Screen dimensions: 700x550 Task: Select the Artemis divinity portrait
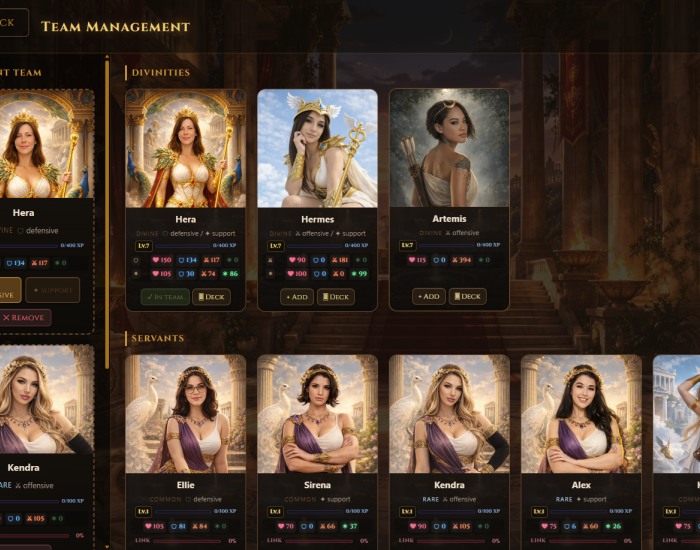pyautogui.click(x=449, y=148)
